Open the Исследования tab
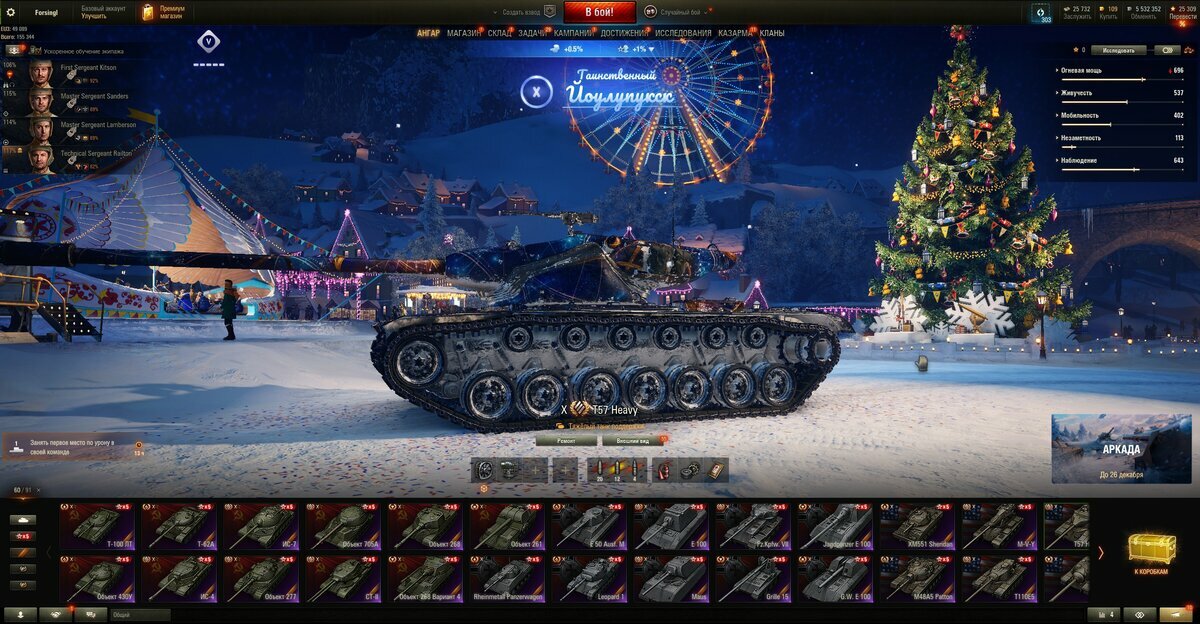Image resolution: width=1200 pixels, height=624 pixels. coord(683,33)
